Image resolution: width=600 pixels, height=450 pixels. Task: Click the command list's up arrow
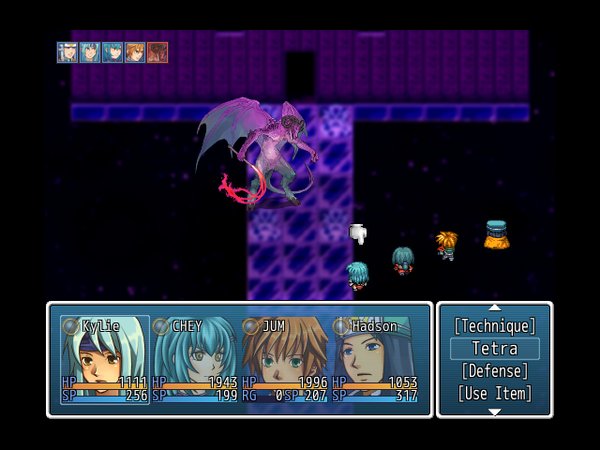coord(494,308)
